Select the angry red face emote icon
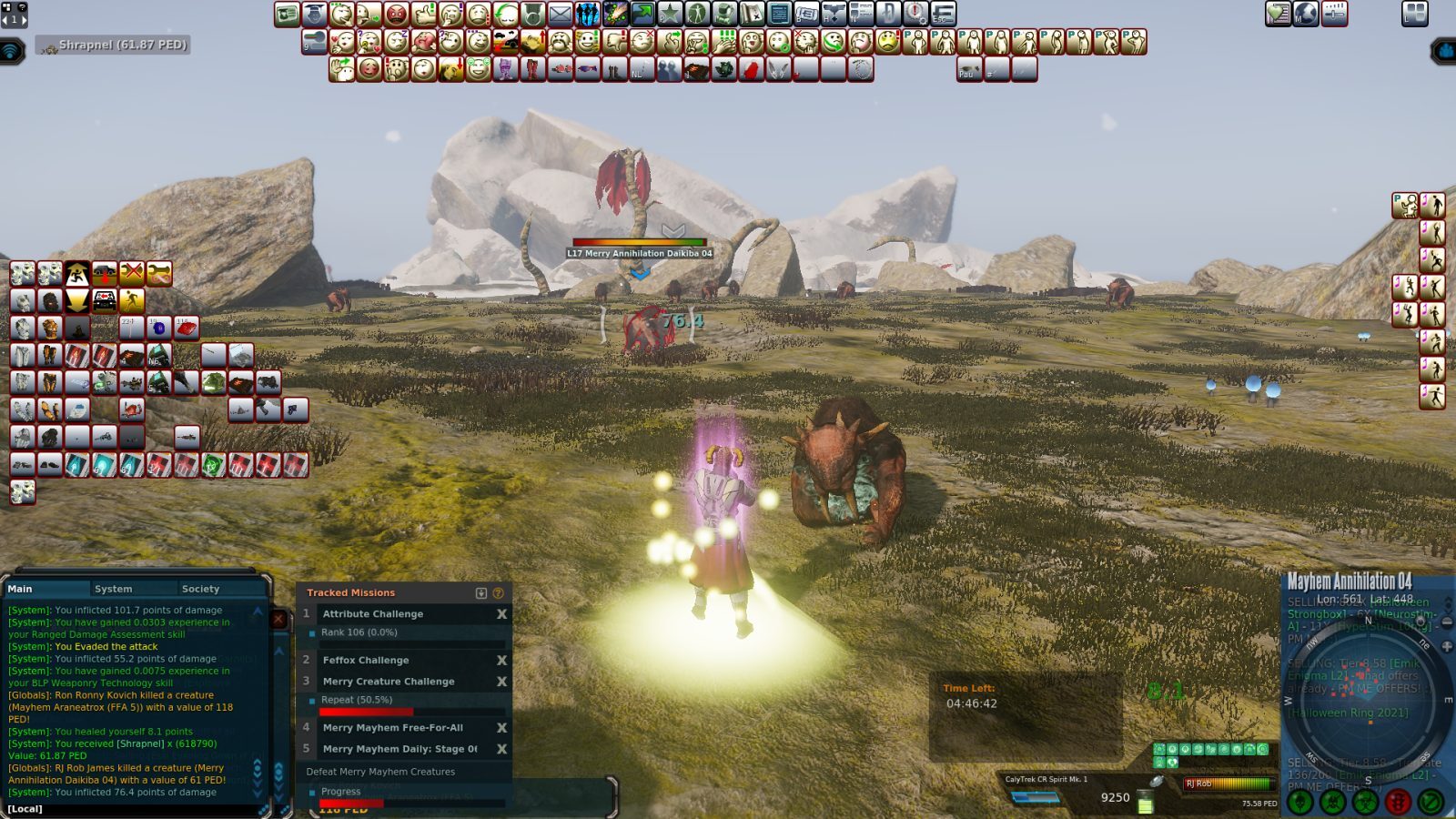This screenshot has height=819, width=1456. pyautogui.click(x=395, y=14)
